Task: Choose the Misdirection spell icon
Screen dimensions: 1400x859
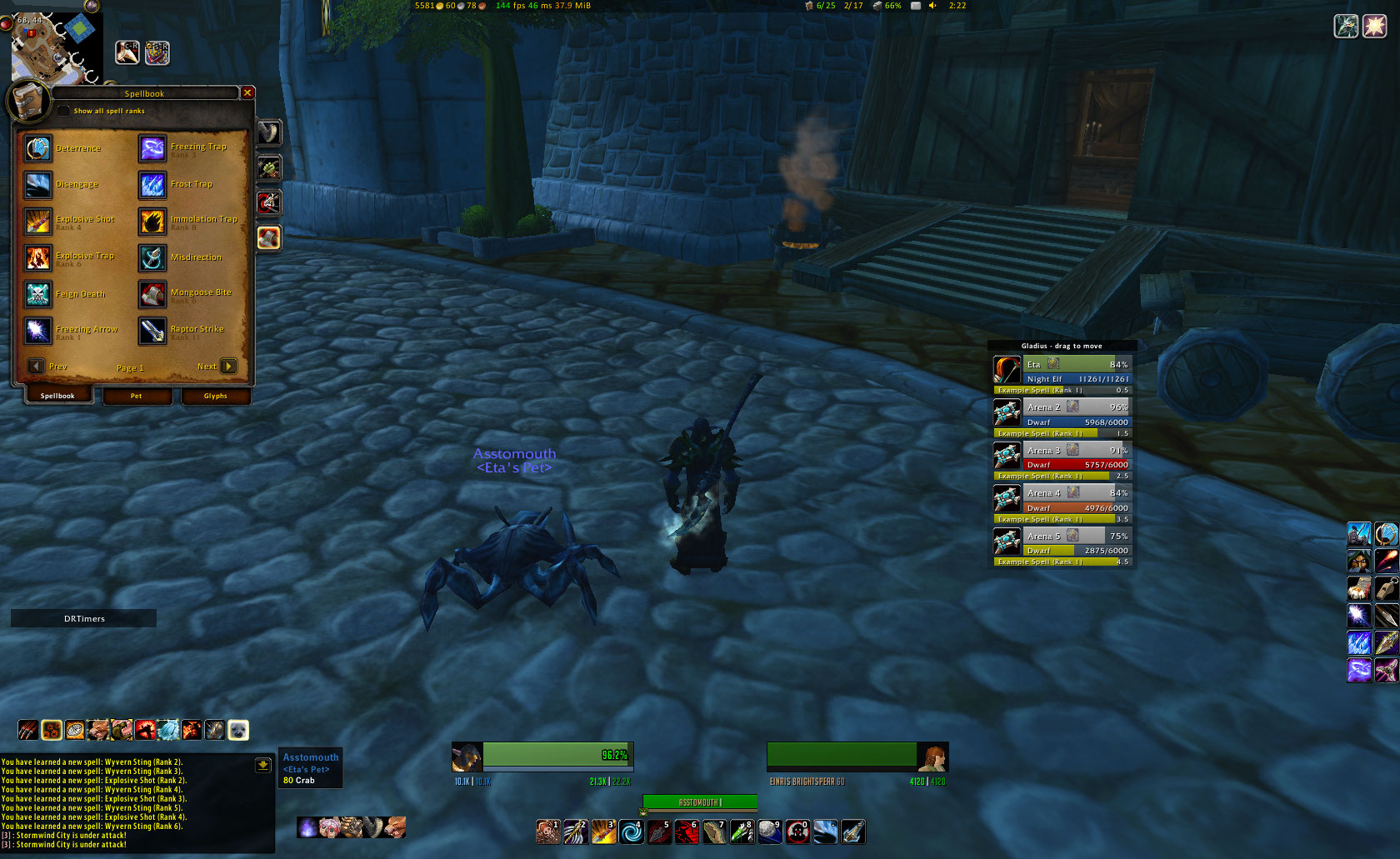Action: [152, 258]
